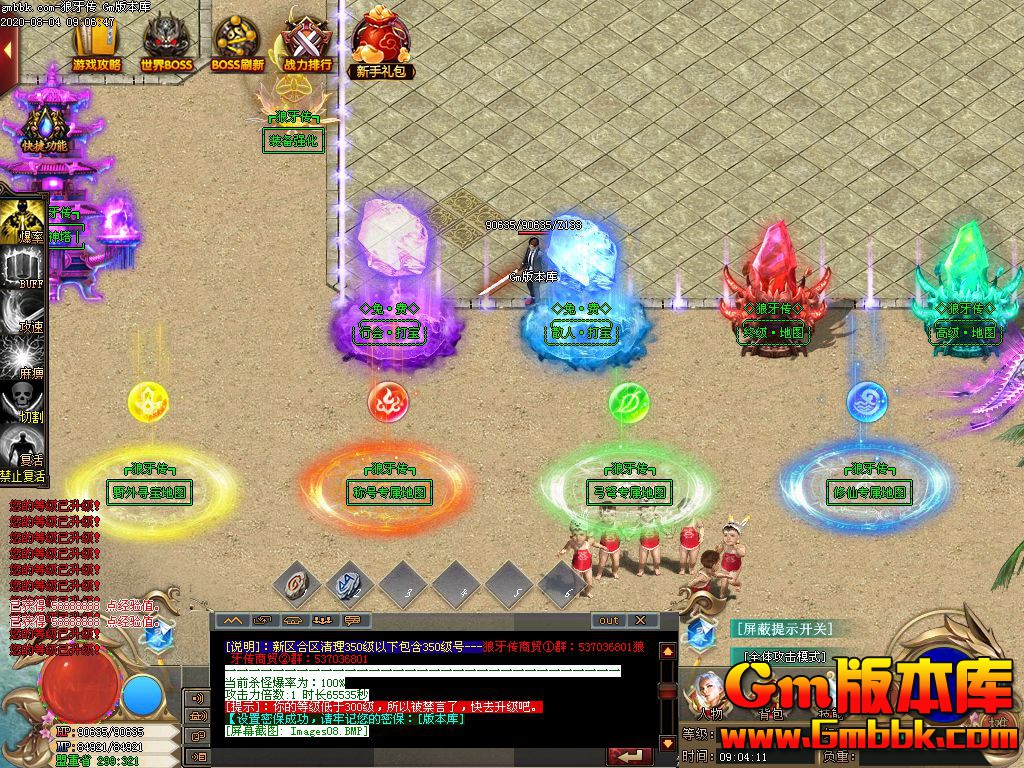Click the chat window's out button
Image resolution: width=1024 pixels, height=768 pixels.
(609, 620)
